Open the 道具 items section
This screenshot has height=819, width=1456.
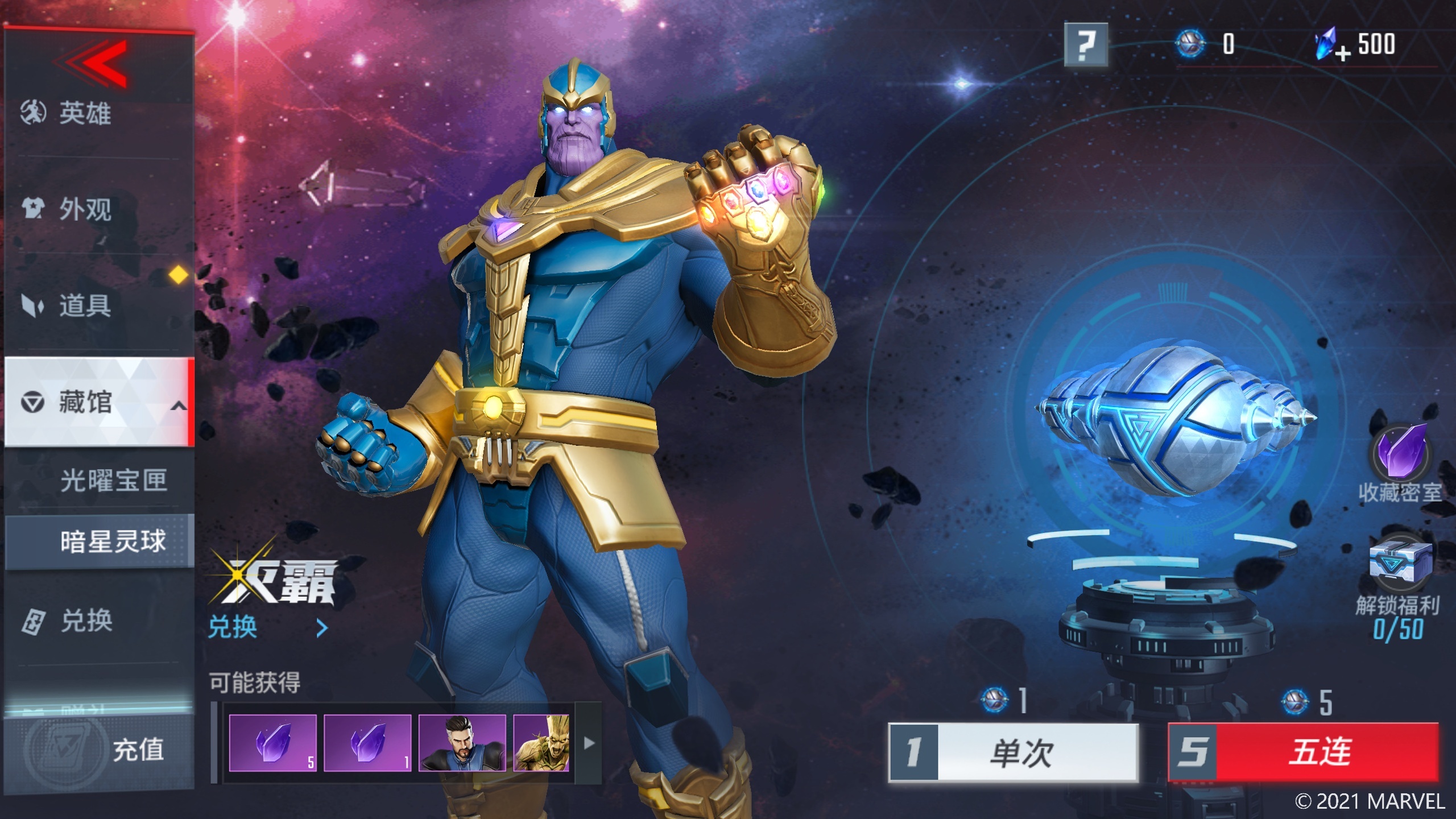coord(85,305)
